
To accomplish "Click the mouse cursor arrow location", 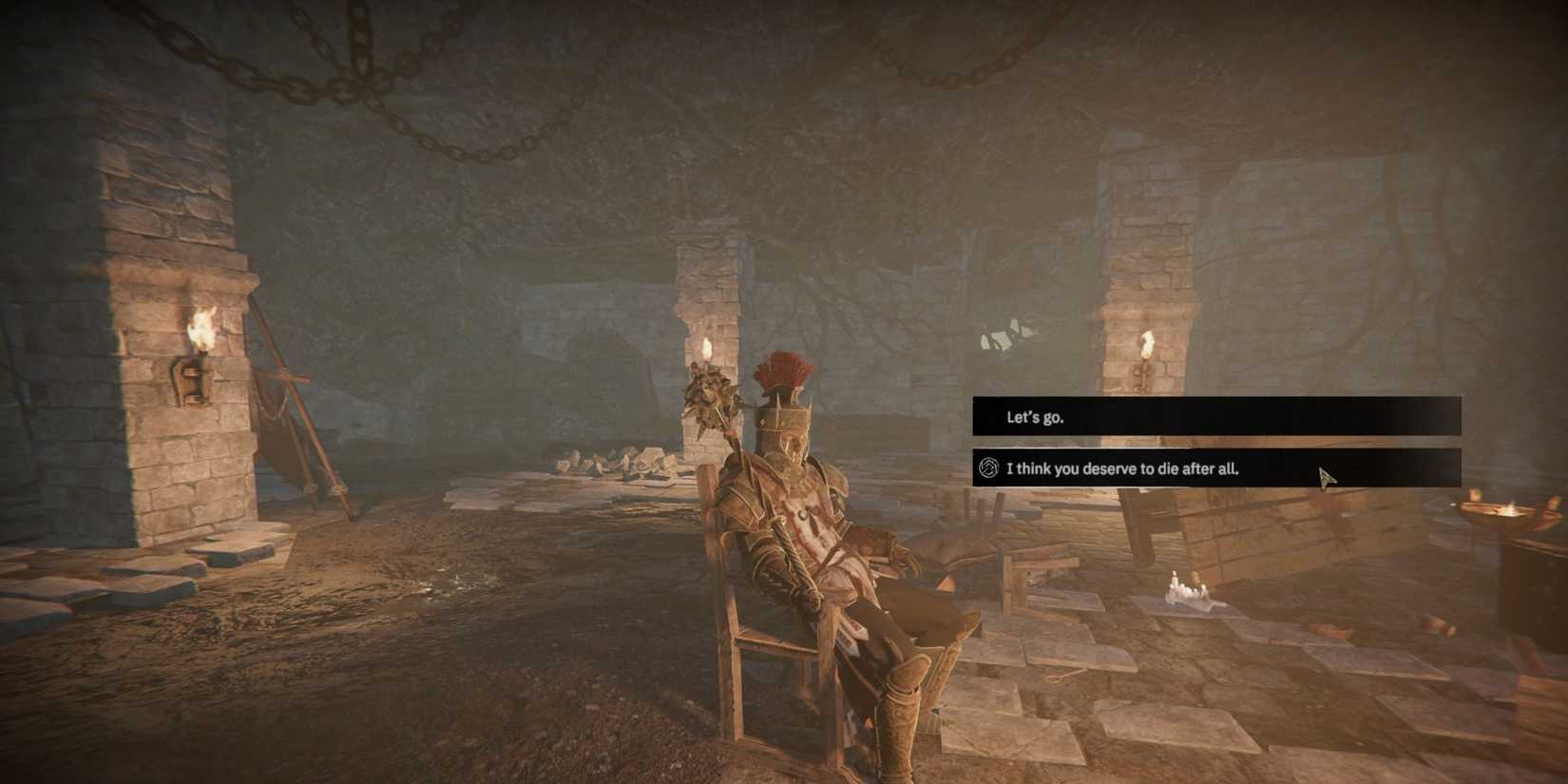I will 1326,475.
